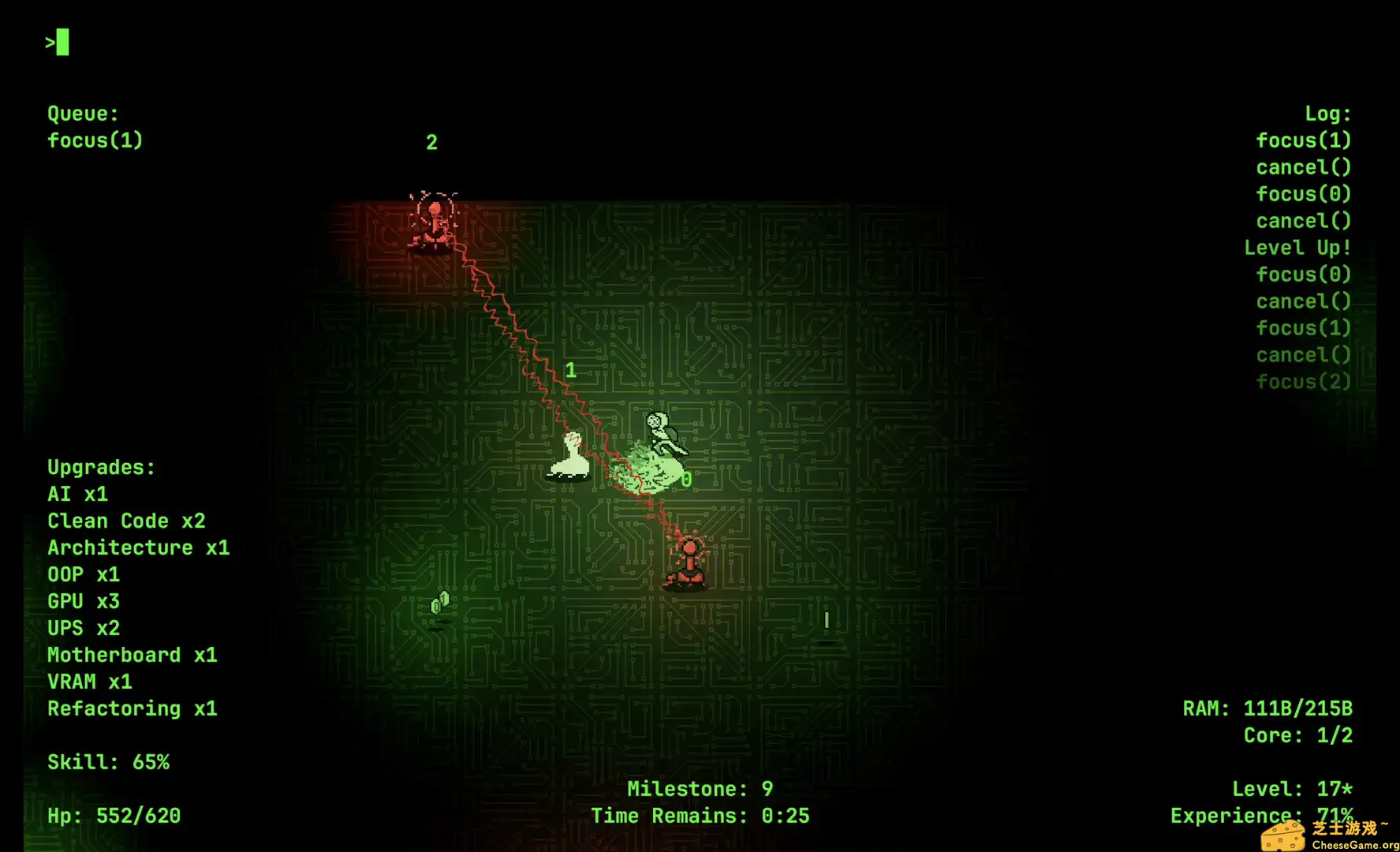Toggle the Level Up! entry in the Log
Image resolution: width=1400 pixels, height=852 pixels.
(1297, 247)
